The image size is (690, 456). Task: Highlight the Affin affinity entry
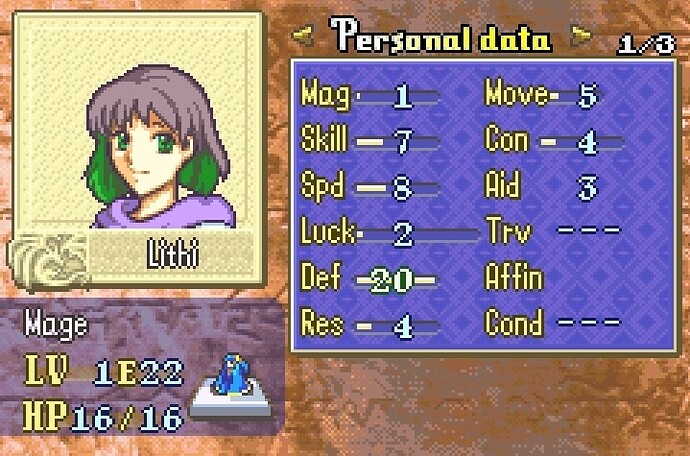click(514, 279)
